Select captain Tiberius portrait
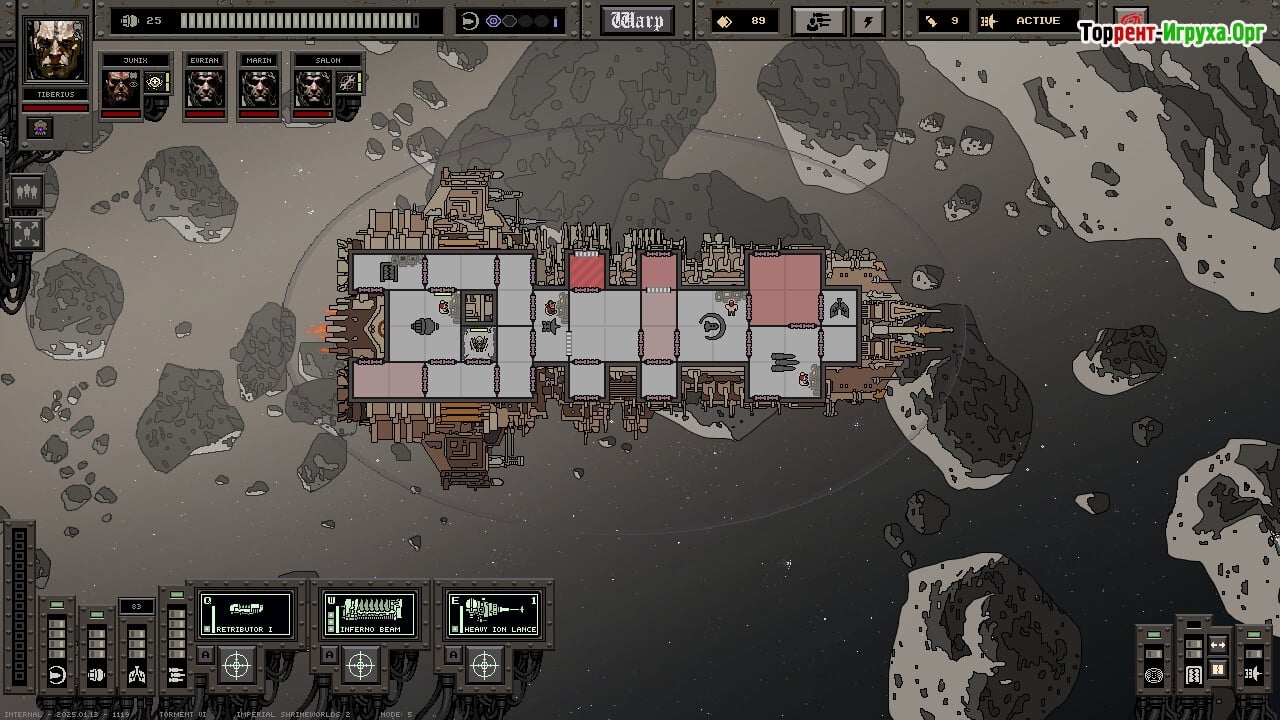 (56, 49)
